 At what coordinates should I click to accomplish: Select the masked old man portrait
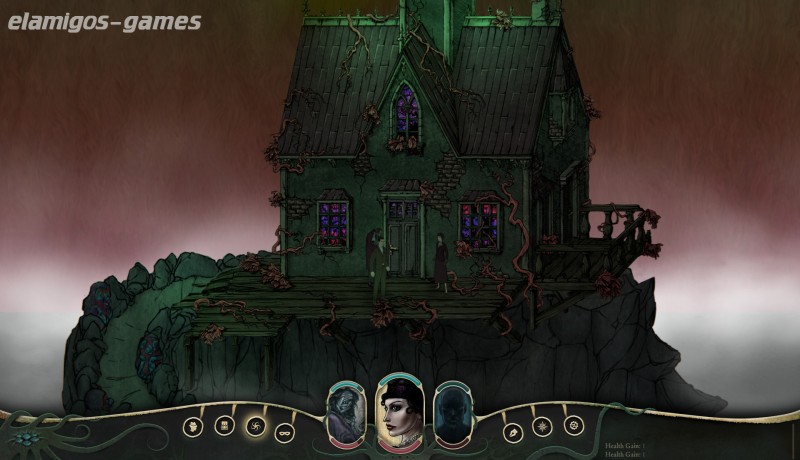343,412
